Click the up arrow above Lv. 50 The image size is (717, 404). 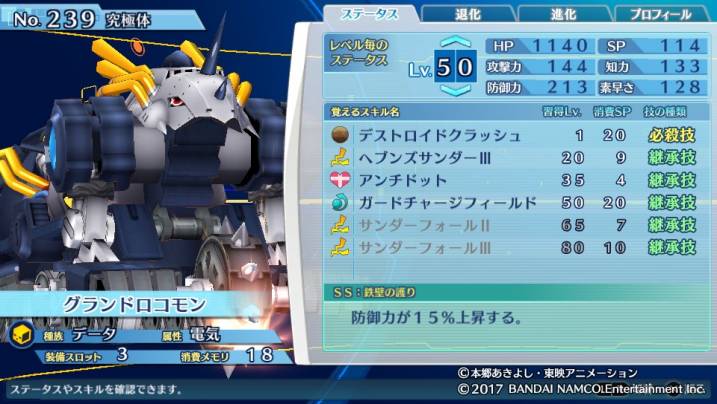(x=454, y=43)
